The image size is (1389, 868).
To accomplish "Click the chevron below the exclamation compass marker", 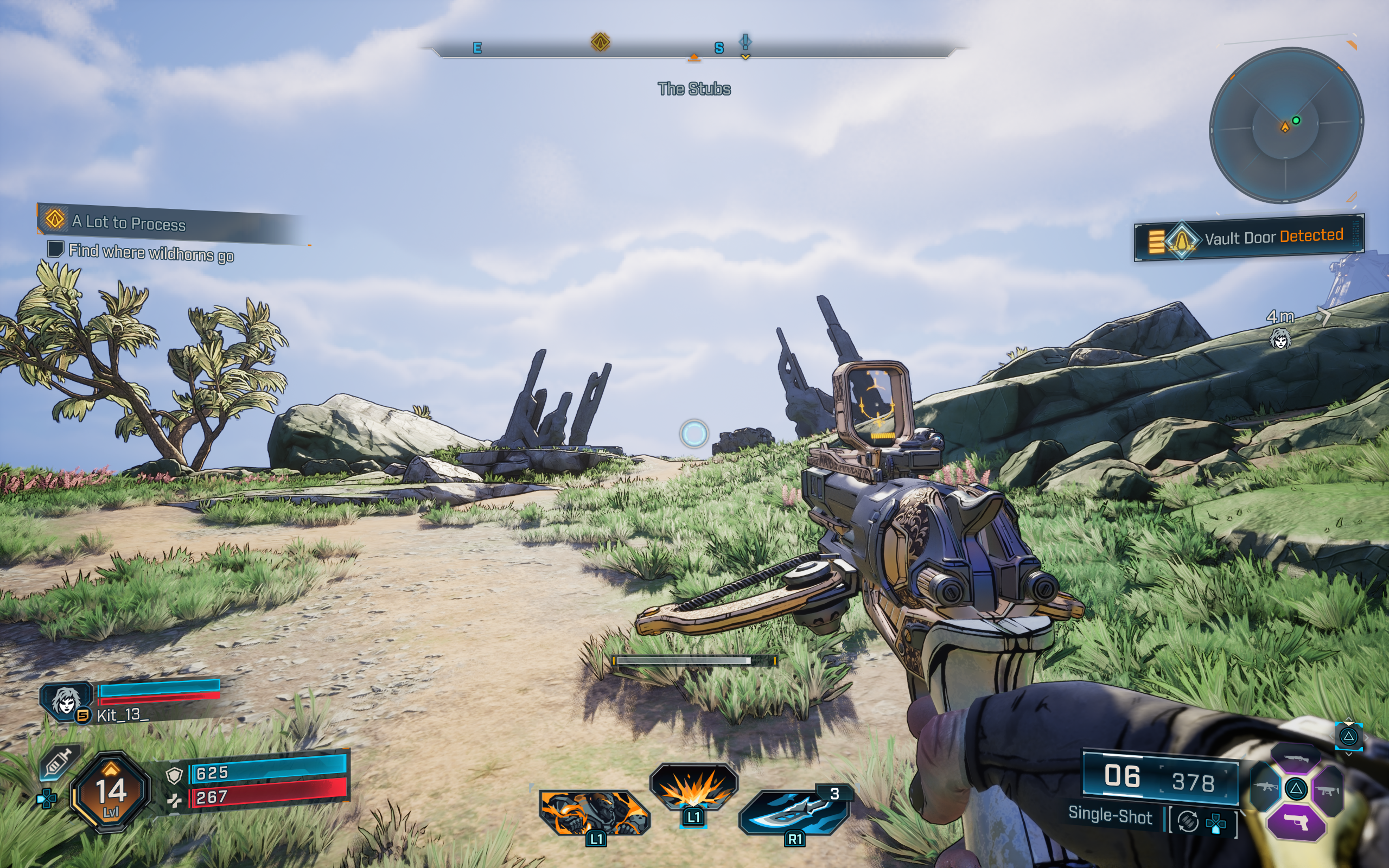I will [x=744, y=58].
